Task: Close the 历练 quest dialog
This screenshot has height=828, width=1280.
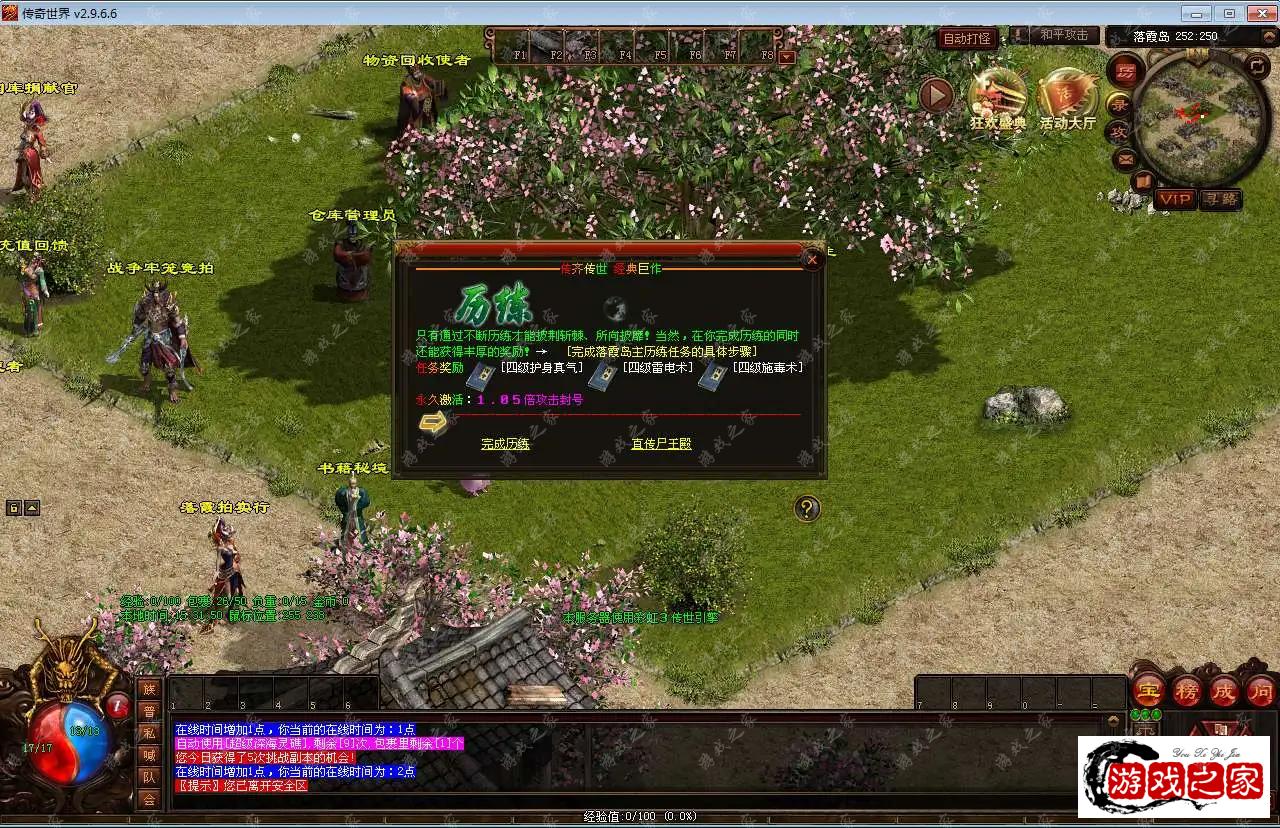Action: (x=812, y=260)
